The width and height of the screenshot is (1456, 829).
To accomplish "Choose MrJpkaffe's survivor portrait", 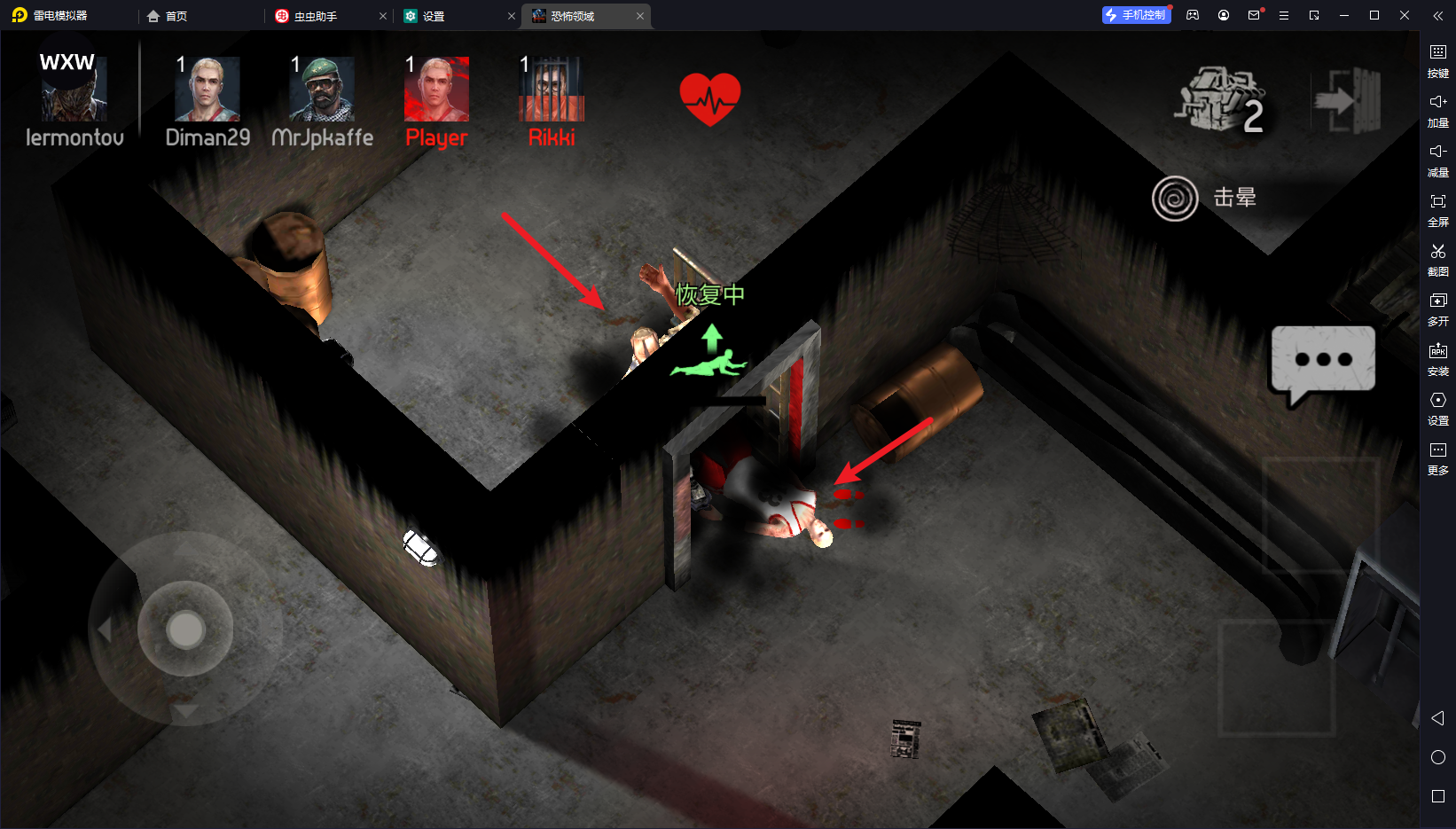I will pyautogui.click(x=322, y=90).
